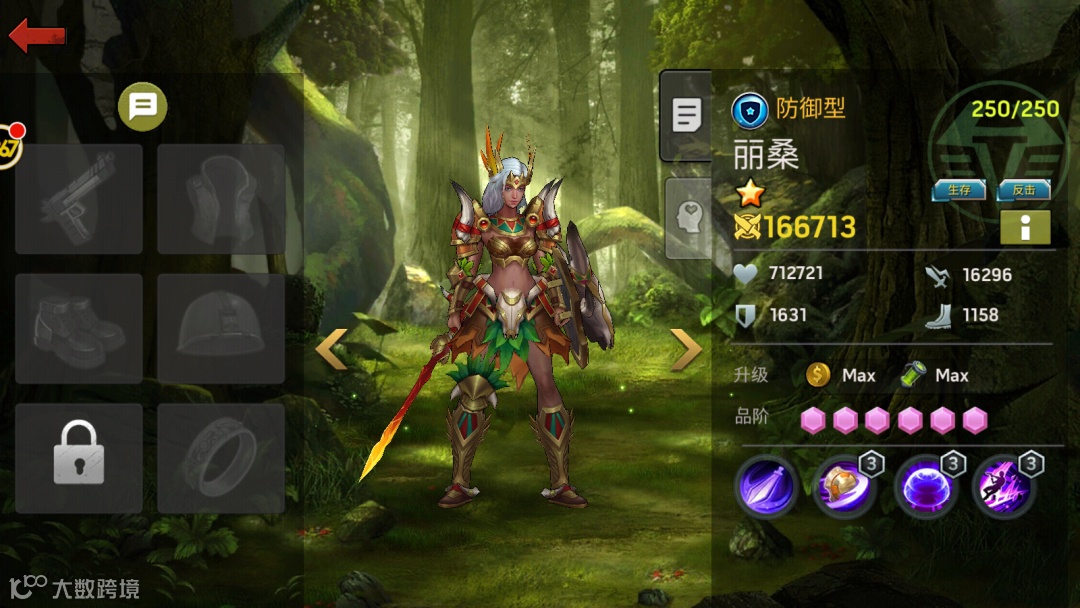Select the body armor vest slot
This screenshot has height=608, width=1080.
tap(221, 199)
